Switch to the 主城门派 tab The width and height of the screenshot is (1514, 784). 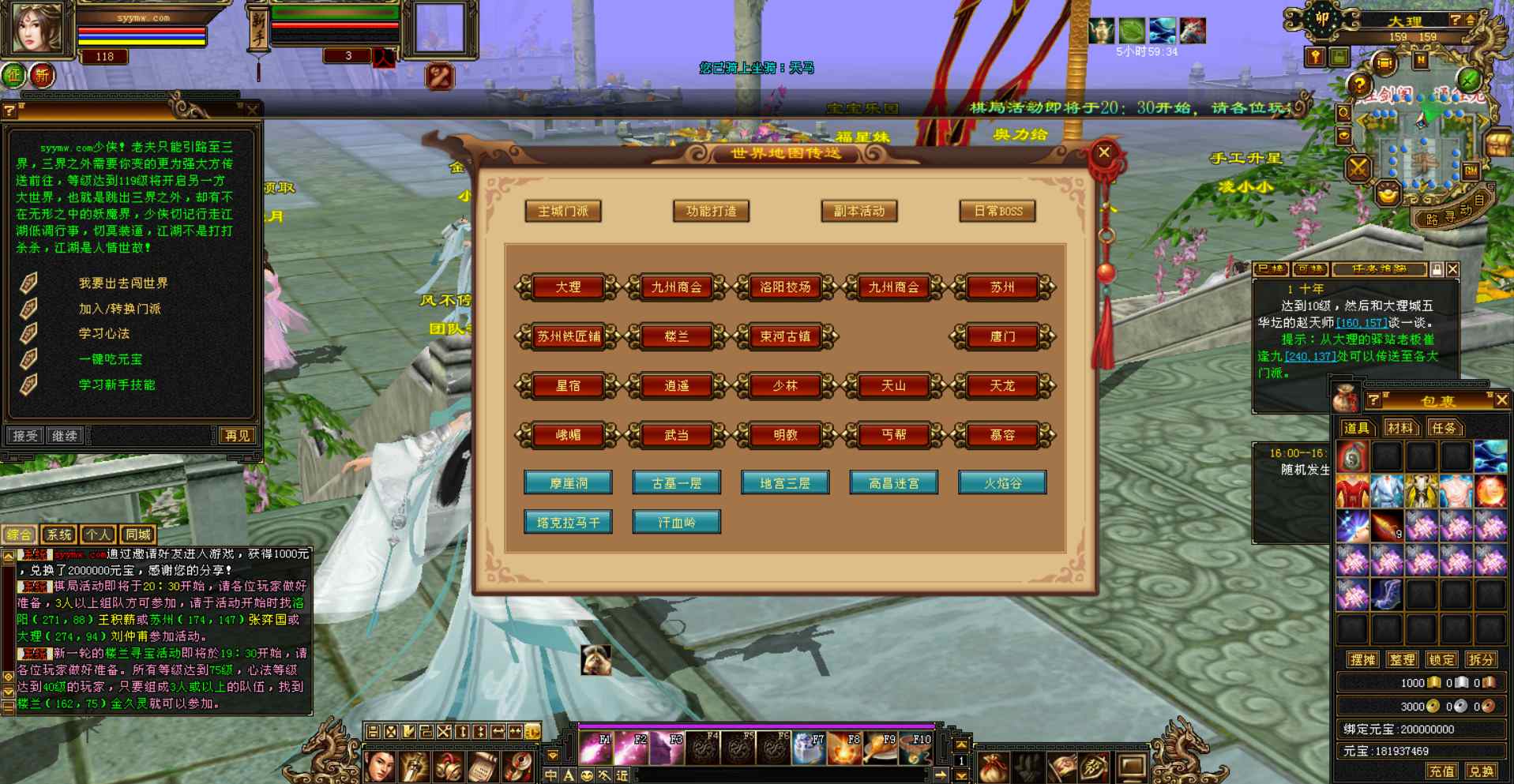point(563,212)
